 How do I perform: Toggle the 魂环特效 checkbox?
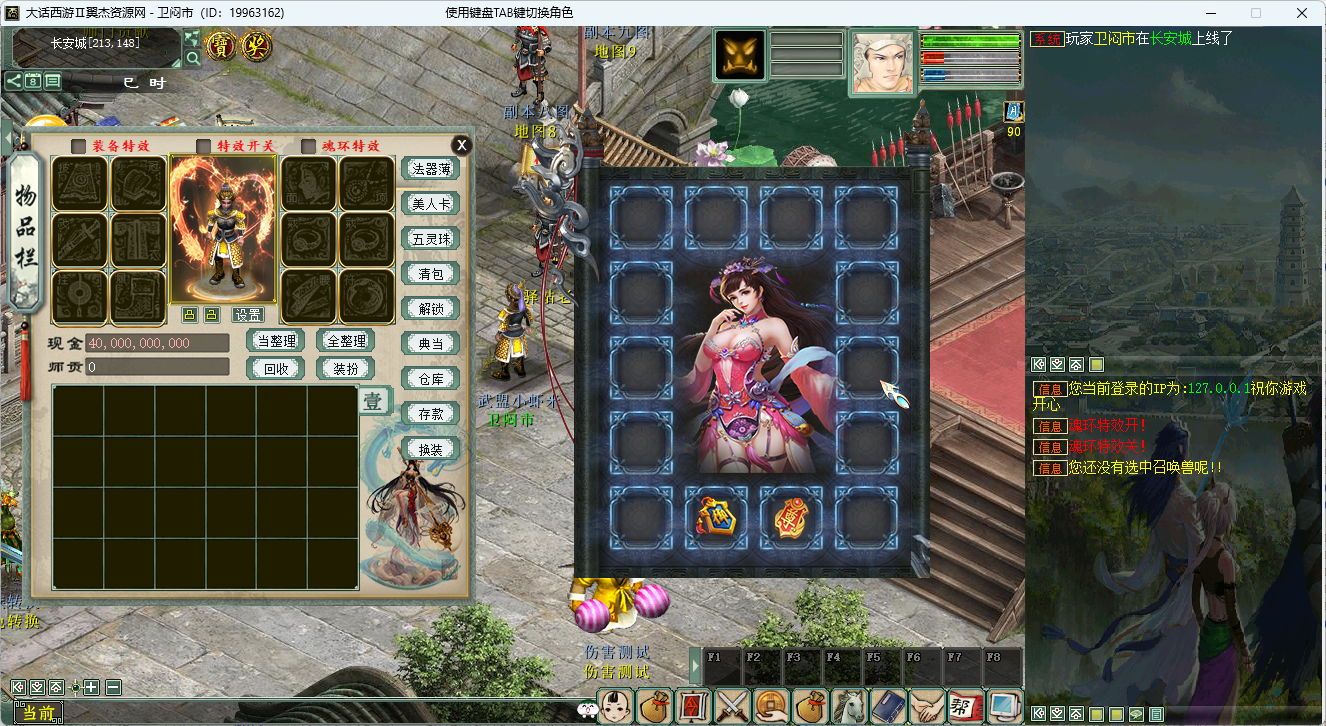308,146
